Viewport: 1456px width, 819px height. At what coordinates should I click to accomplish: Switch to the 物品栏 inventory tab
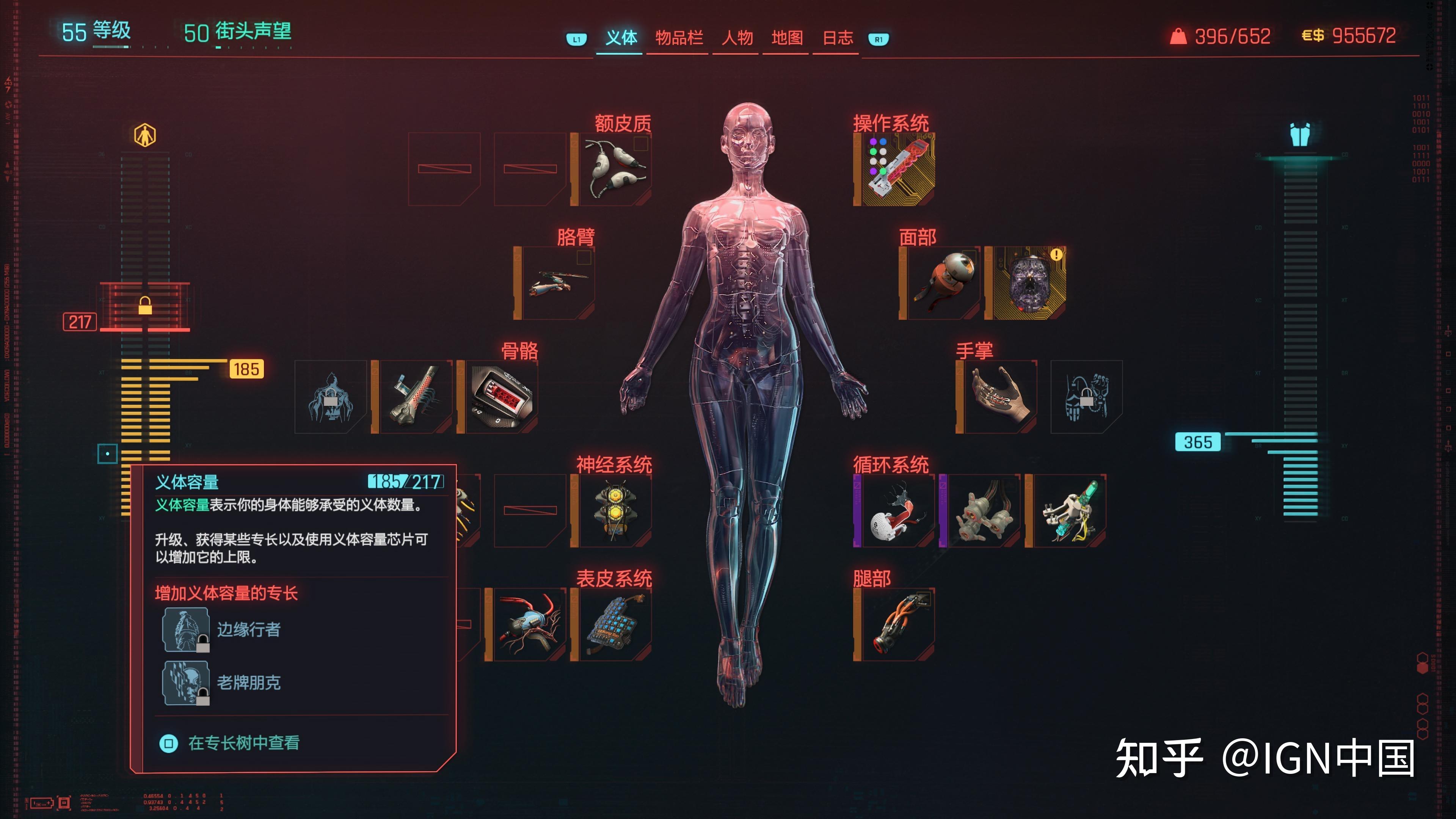click(x=679, y=38)
